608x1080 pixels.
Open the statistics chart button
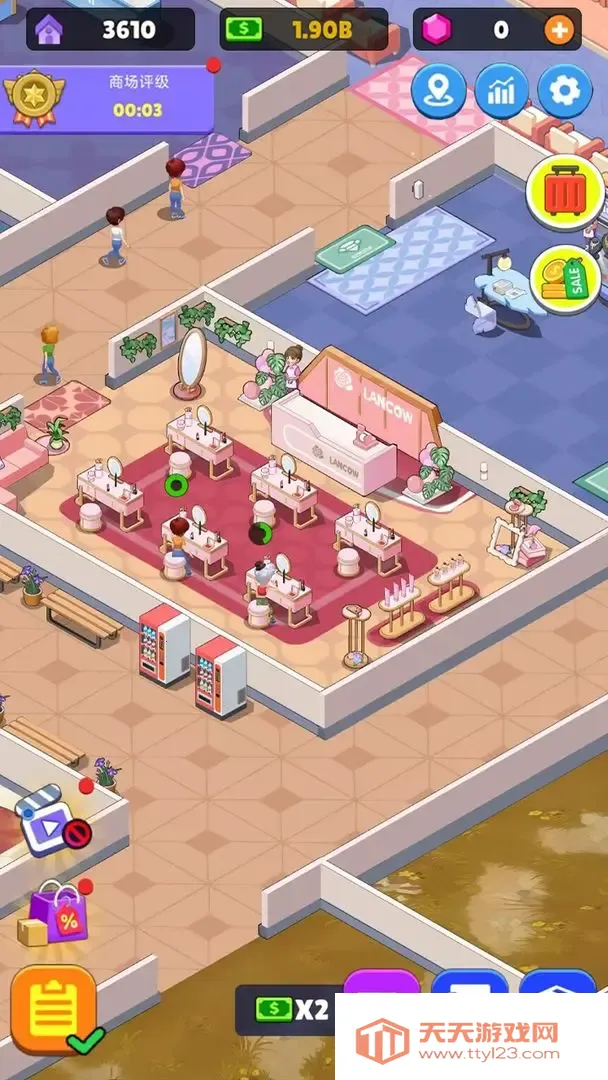coord(502,92)
